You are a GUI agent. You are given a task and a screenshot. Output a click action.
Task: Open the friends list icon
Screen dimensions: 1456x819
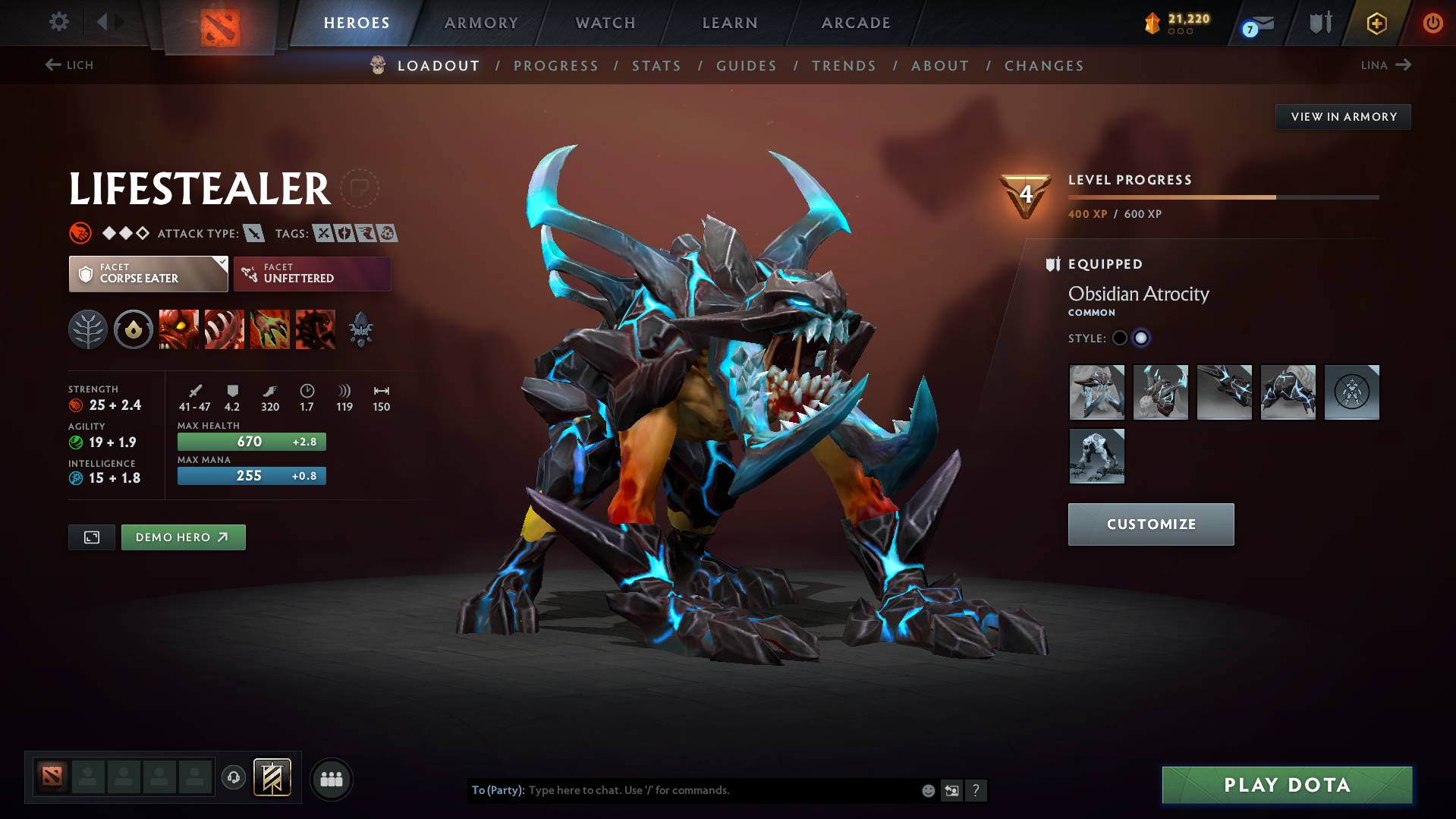pyautogui.click(x=332, y=779)
